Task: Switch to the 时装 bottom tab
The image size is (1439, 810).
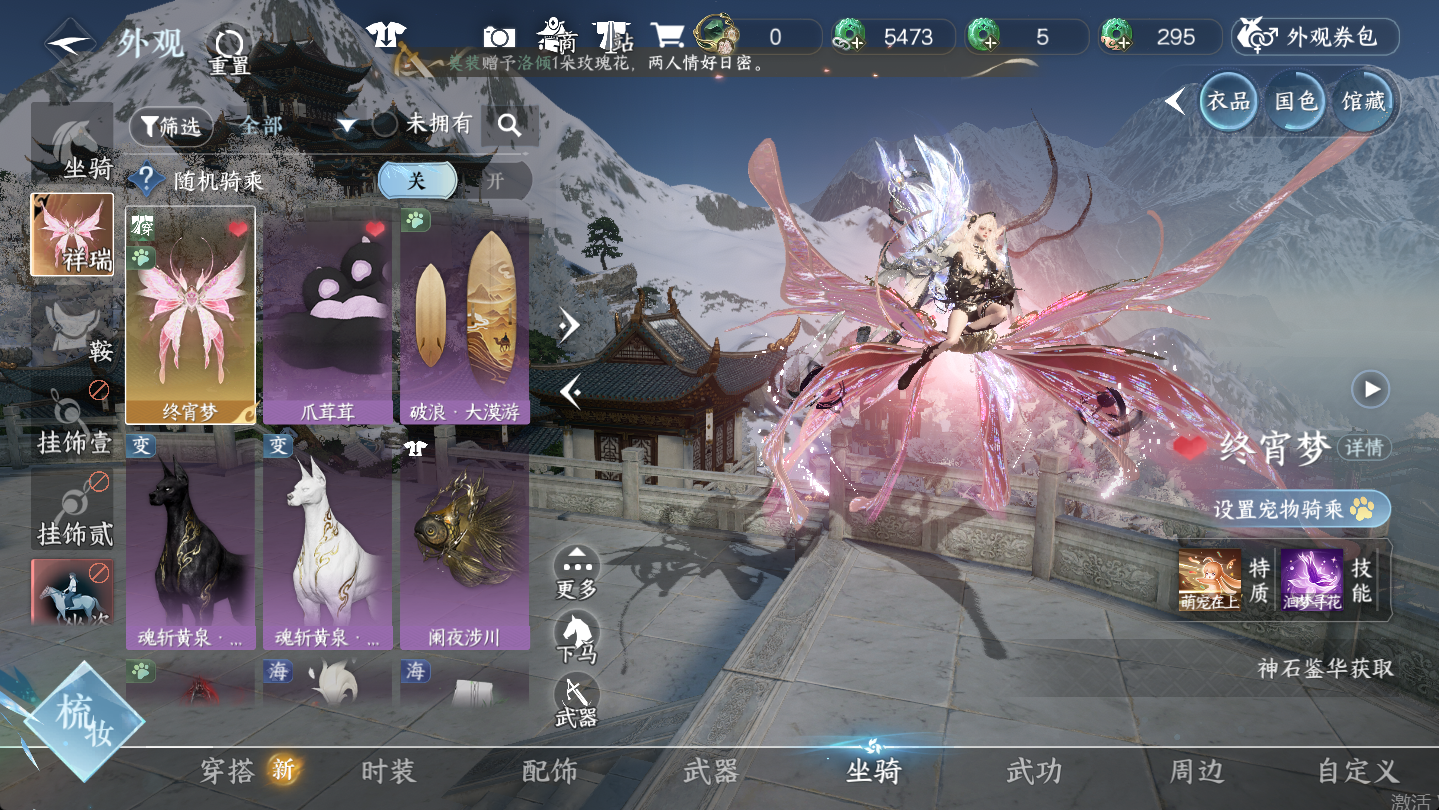Action: tap(388, 771)
